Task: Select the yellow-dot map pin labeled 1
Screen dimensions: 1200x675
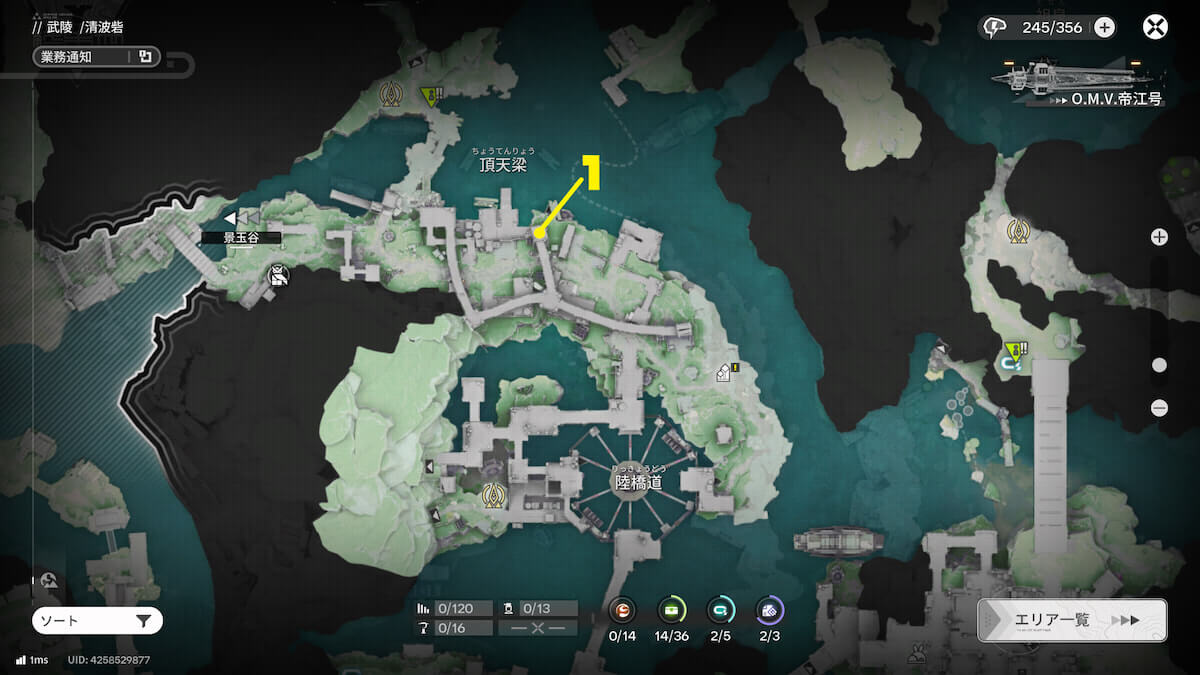Action: tap(539, 233)
